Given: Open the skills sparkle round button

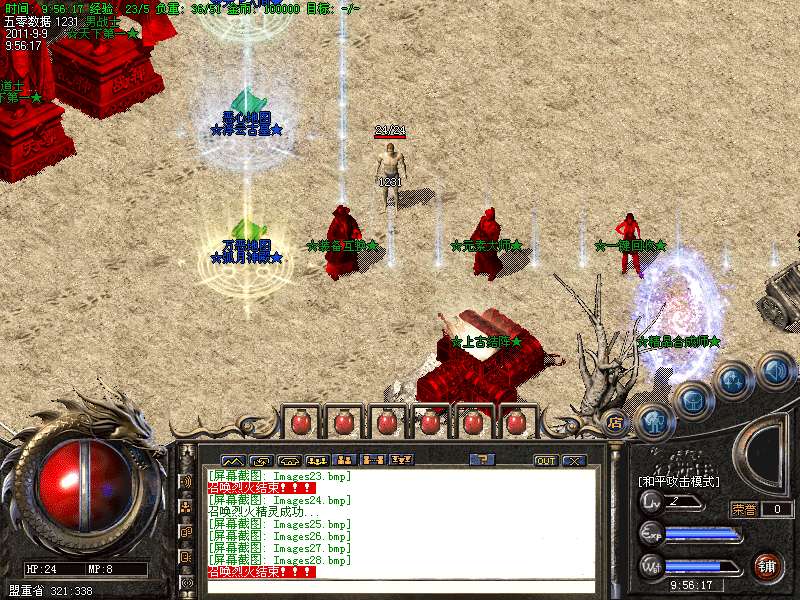Looking at the screenshot, I should coord(733,380).
